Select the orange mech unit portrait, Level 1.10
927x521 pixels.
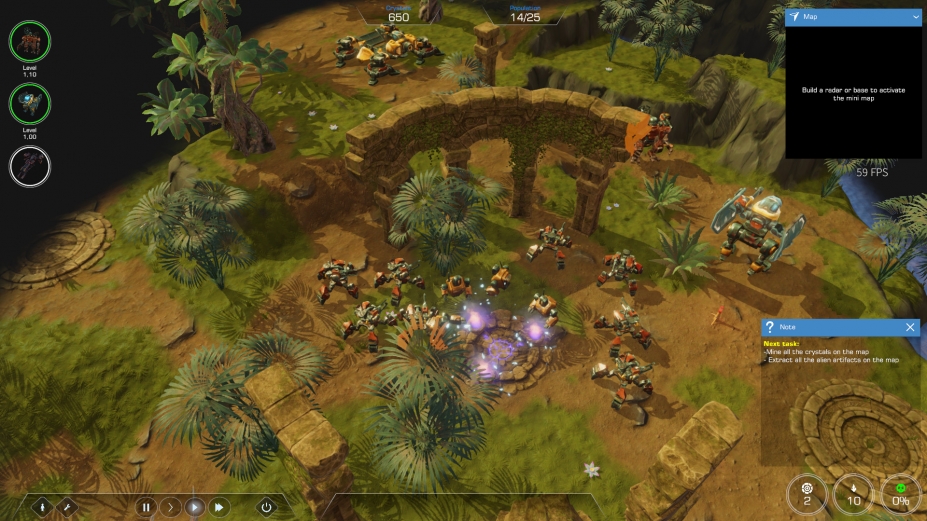[30, 42]
